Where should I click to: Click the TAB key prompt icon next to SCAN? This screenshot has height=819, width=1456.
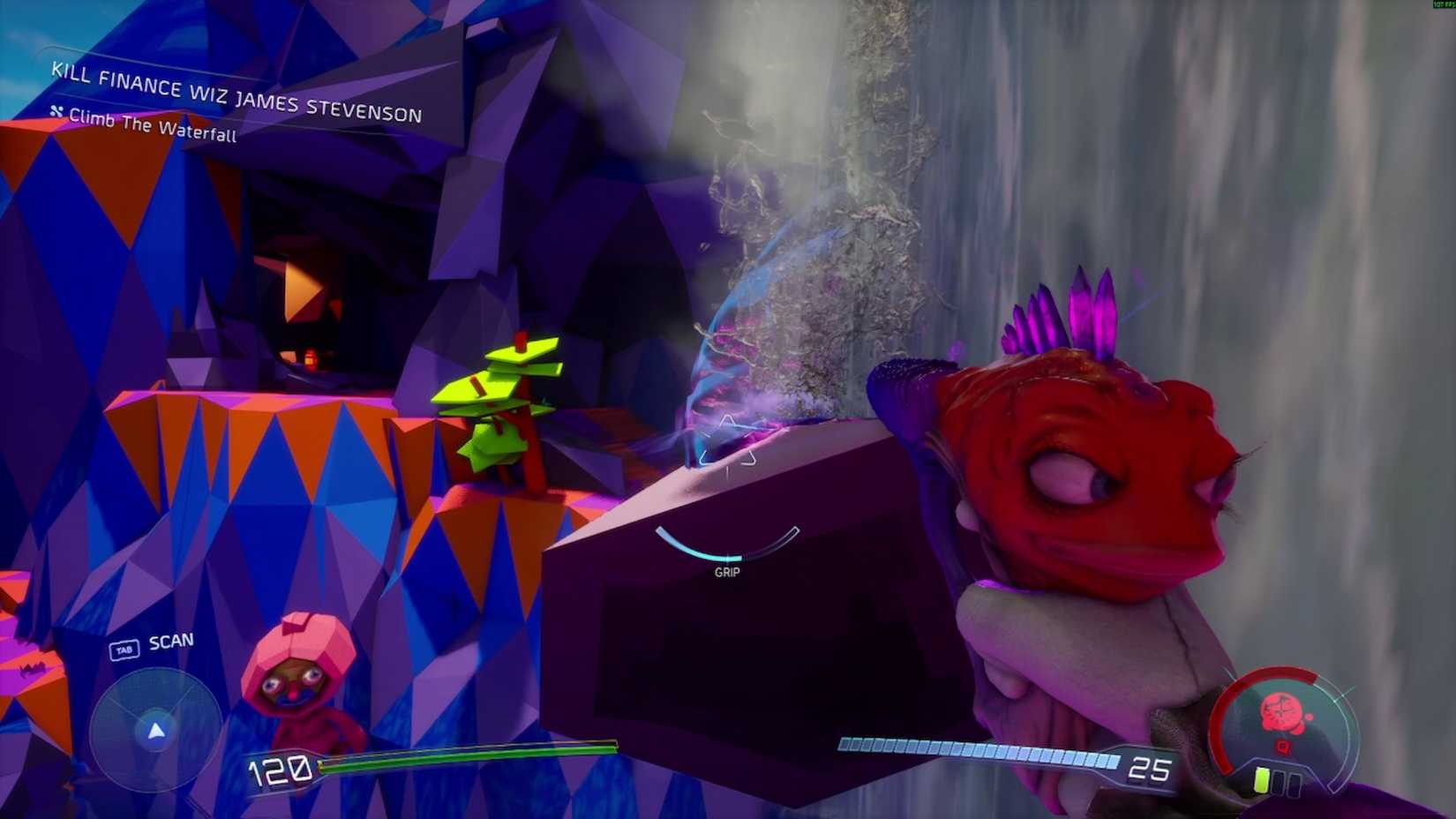[124, 647]
